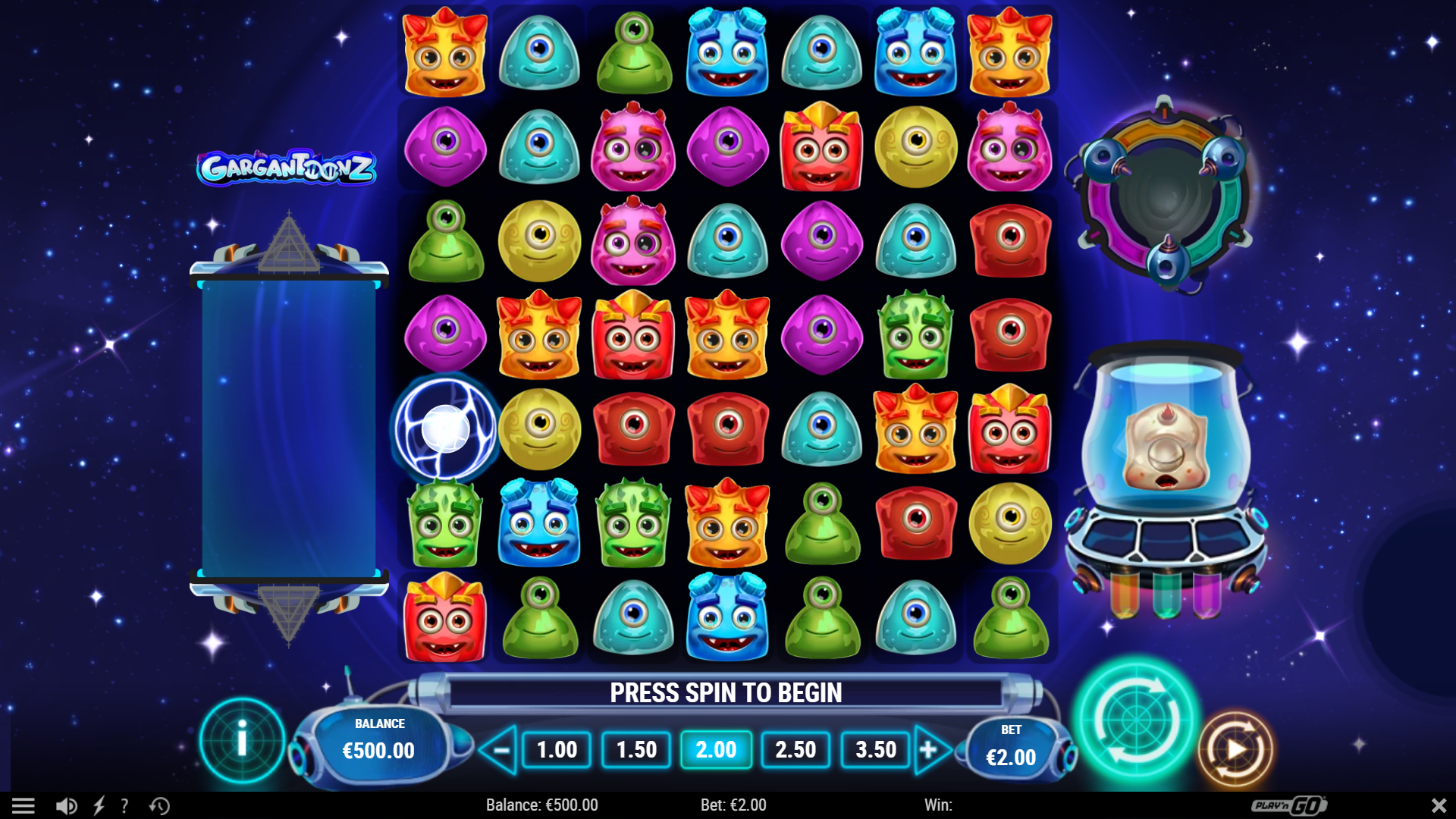Decrease bet with the minus arrow
This screenshot has width=1456, height=819.
tap(501, 749)
